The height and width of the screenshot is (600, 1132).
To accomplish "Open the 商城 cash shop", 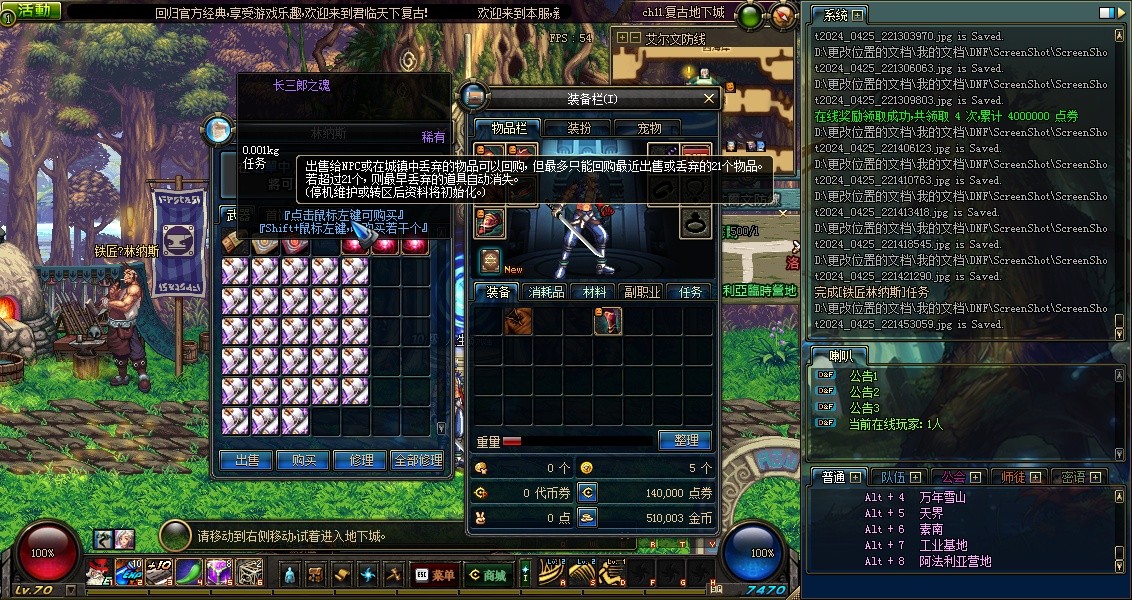I will pyautogui.click(x=487, y=575).
